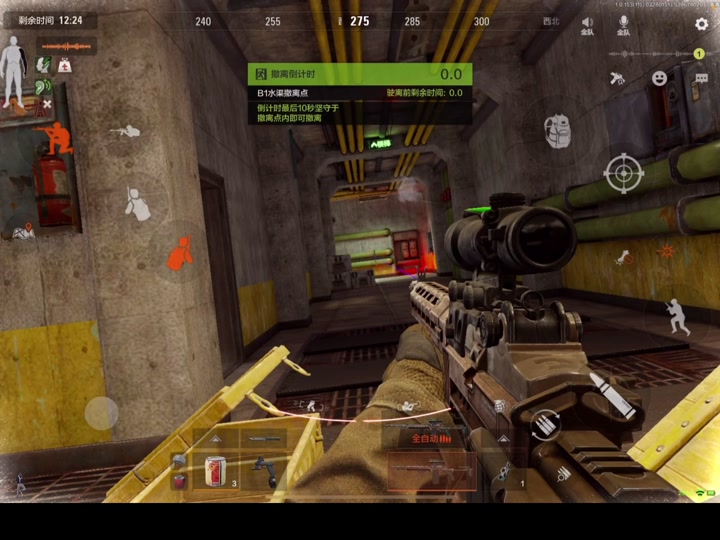Viewport: 720px width, 540px height.
Task: Switch the full-auto fire mode
Action: 432,438
